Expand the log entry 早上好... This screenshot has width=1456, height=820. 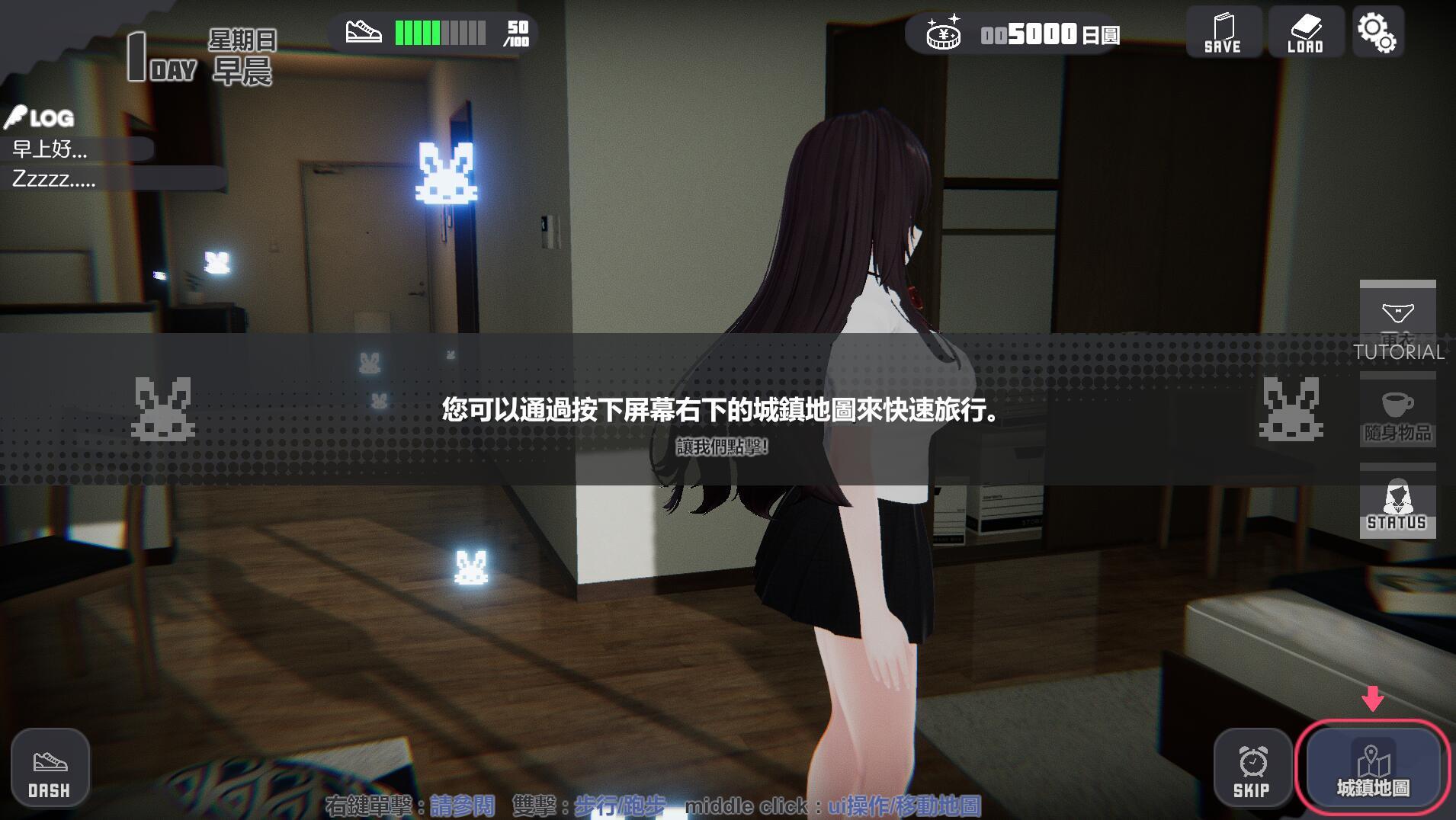pos(50,150)
